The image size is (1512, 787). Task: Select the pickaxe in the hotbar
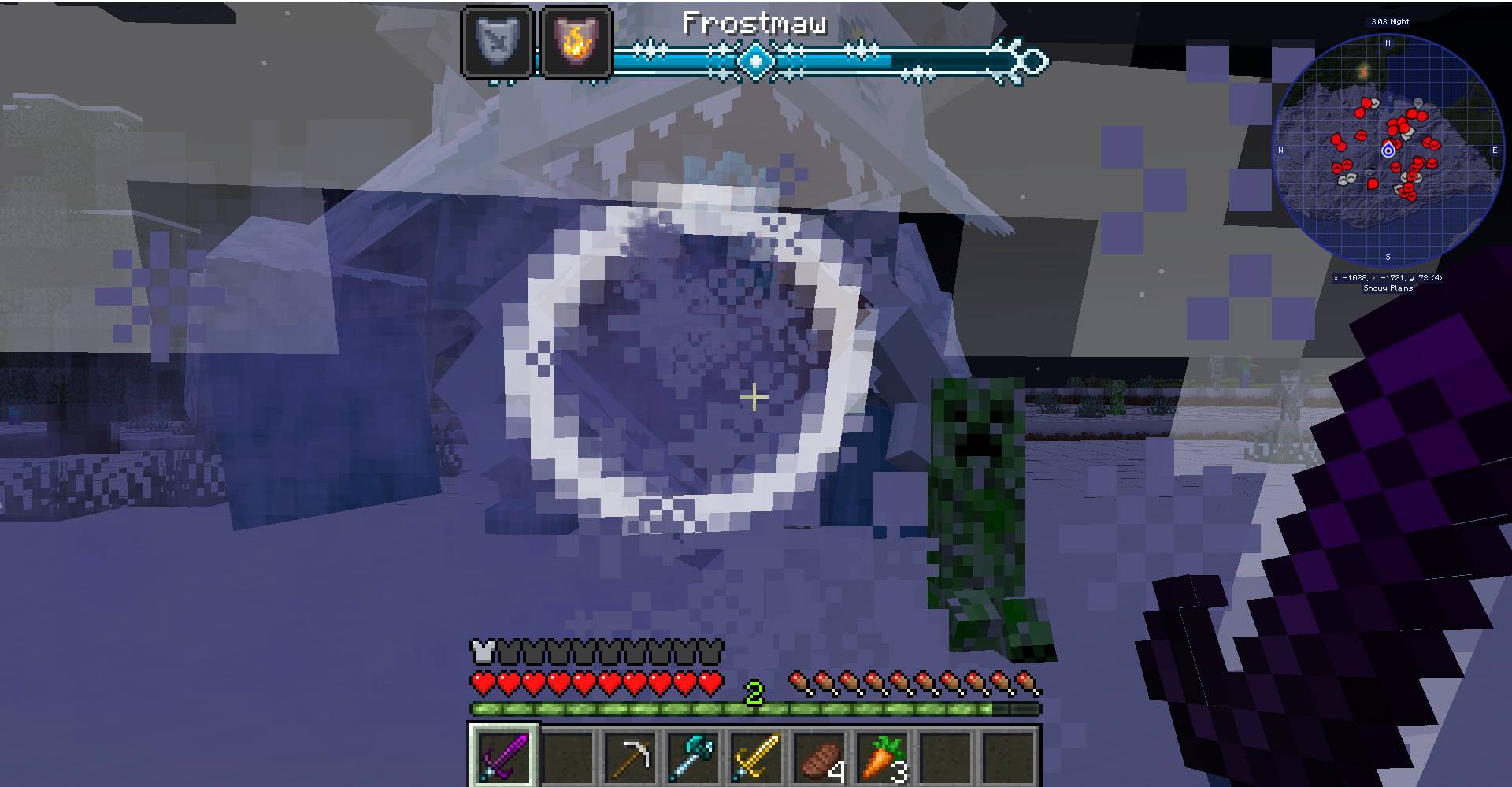[x=630, y=757]
